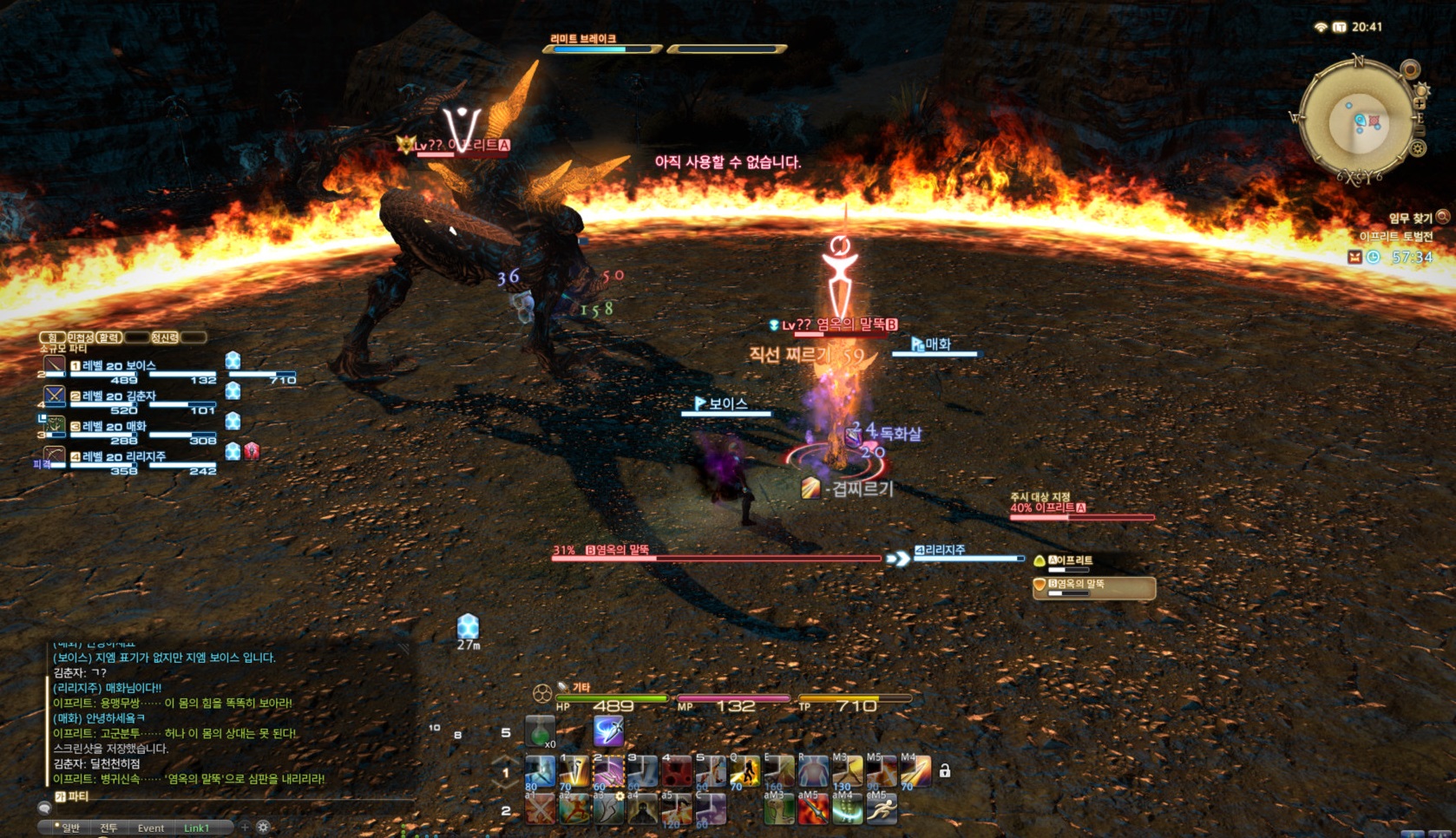Use the green potion hotbar slot

pyautogui.click(x=540, y=731)
